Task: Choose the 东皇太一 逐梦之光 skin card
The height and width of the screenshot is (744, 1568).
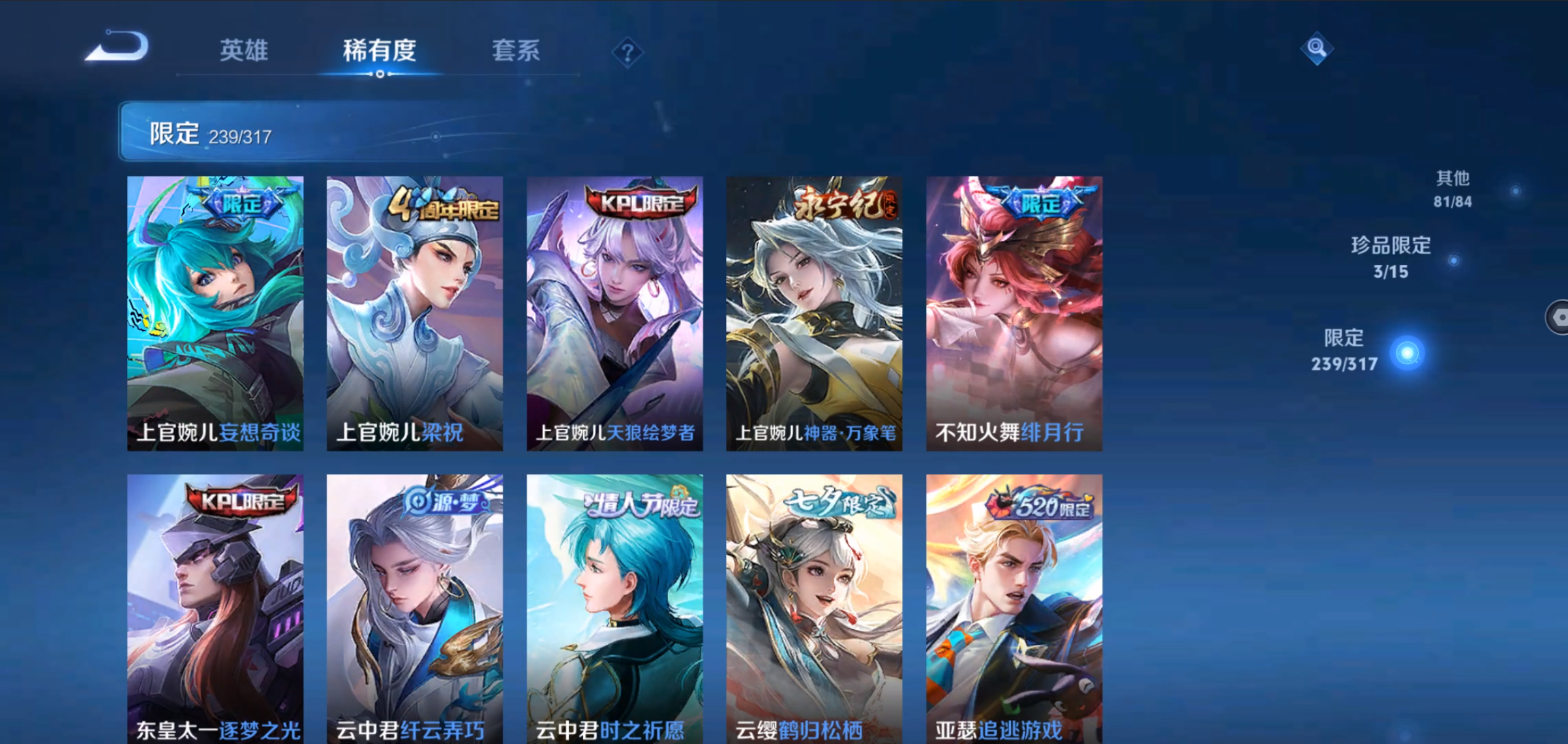Action: click(215, 608)
